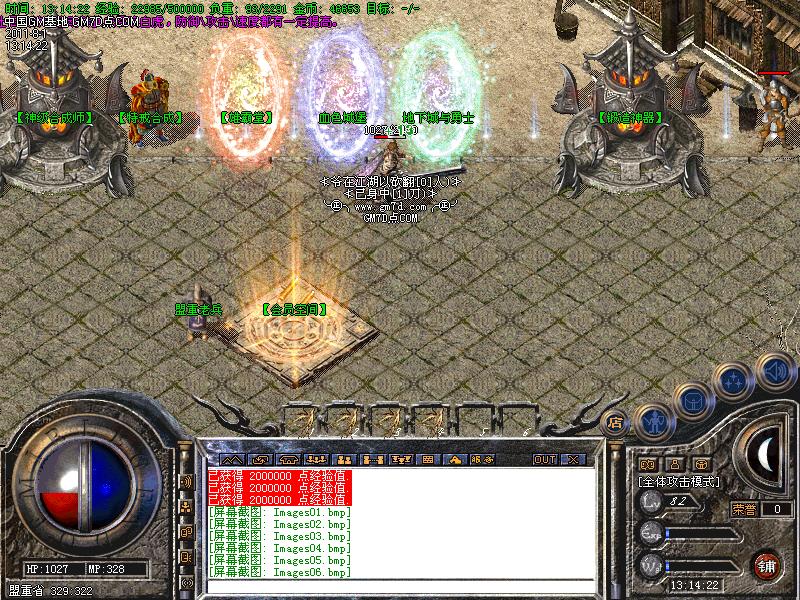The height and width of the screenshot is (600, 800).
Task: Open the skills panel with four stars
Action: point(734,381)
